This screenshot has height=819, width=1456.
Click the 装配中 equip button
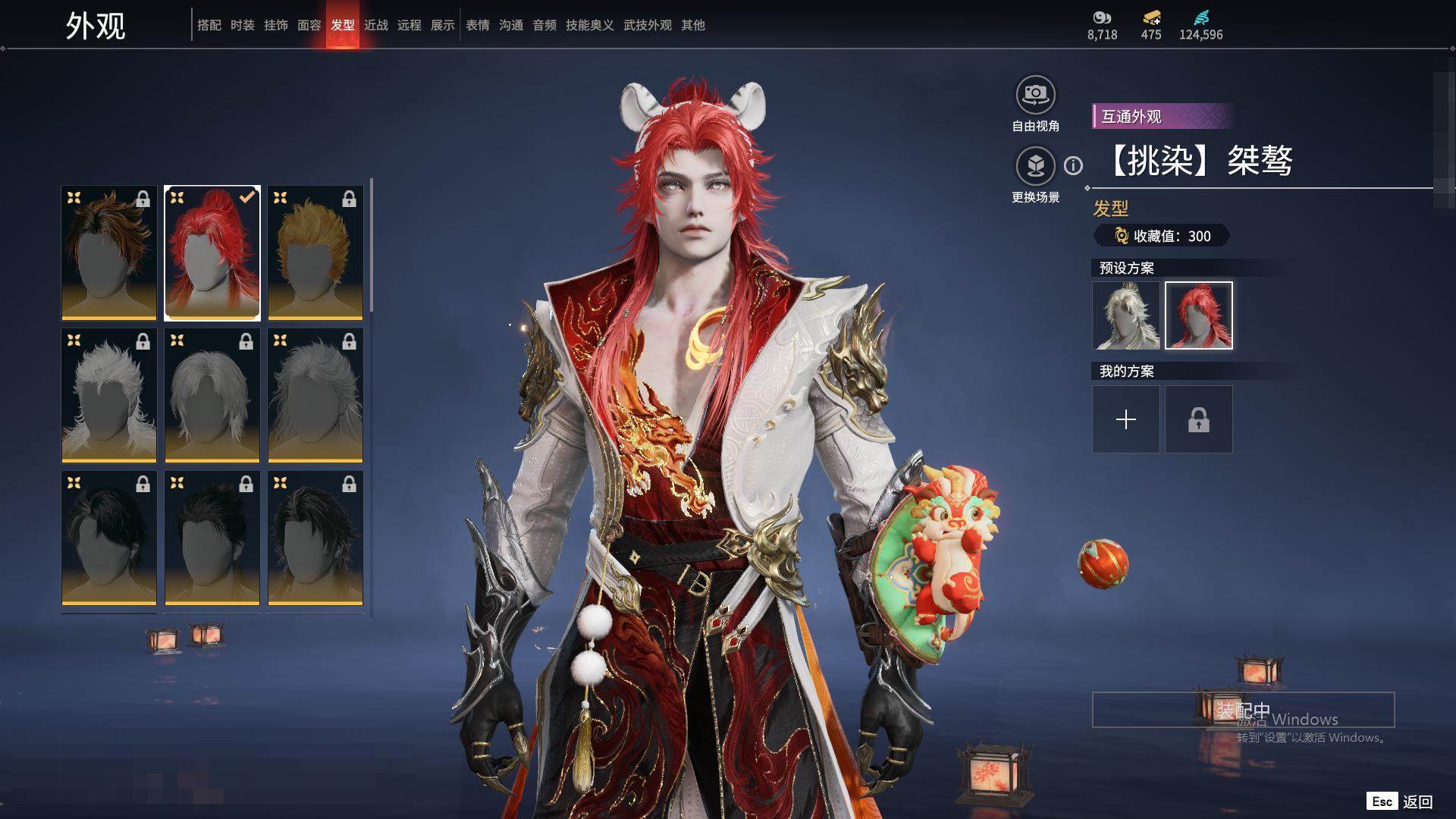1243,710
